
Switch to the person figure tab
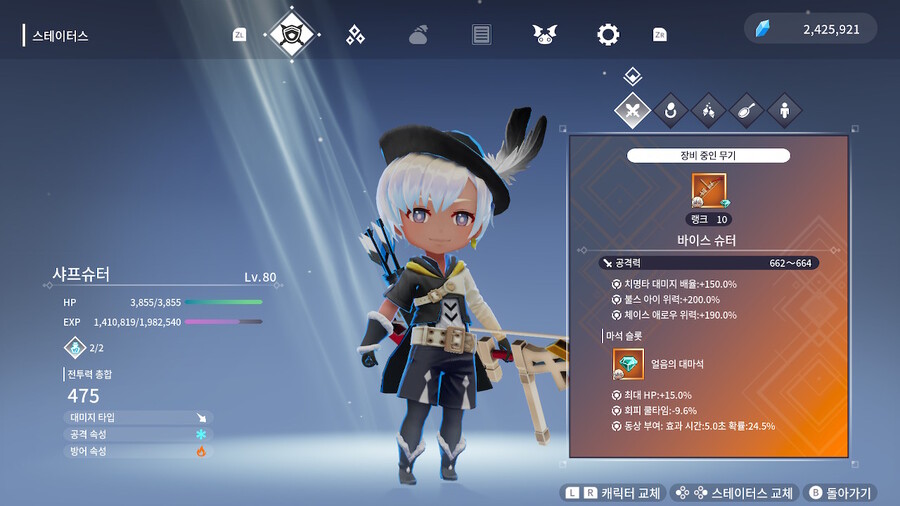[x=784, y=110]
